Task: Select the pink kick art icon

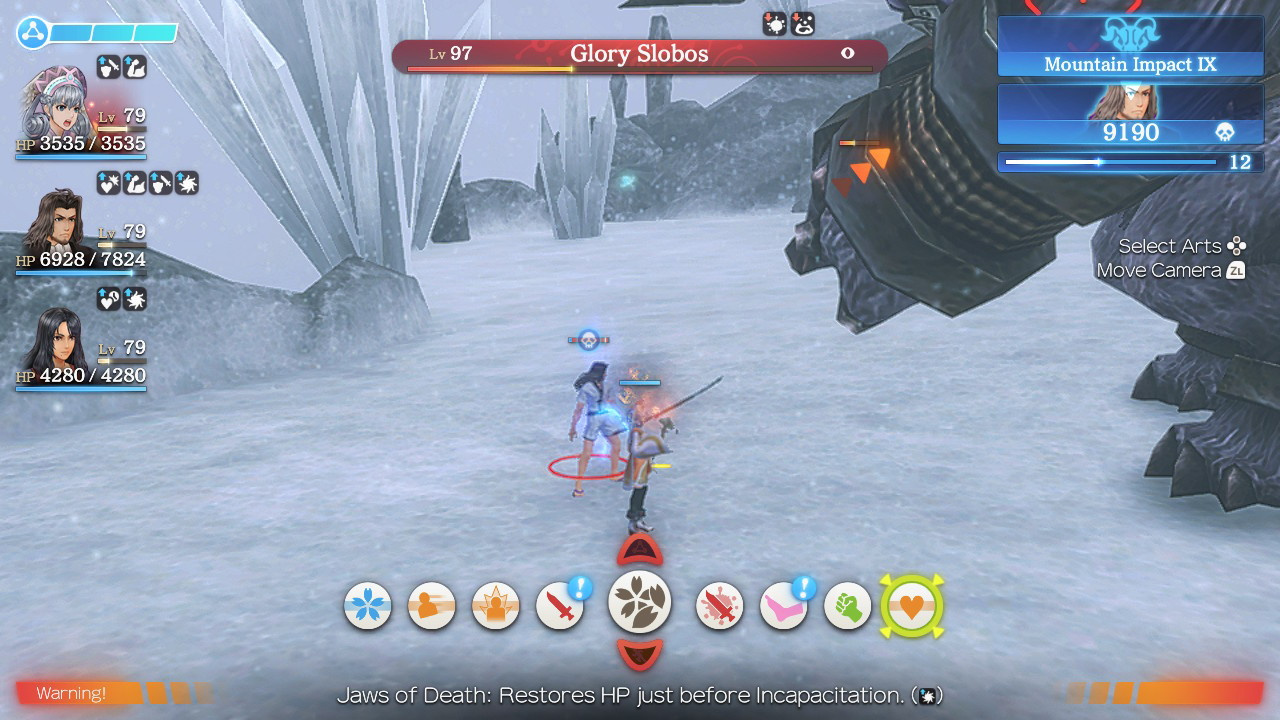Action: click(x=783, y=605)
